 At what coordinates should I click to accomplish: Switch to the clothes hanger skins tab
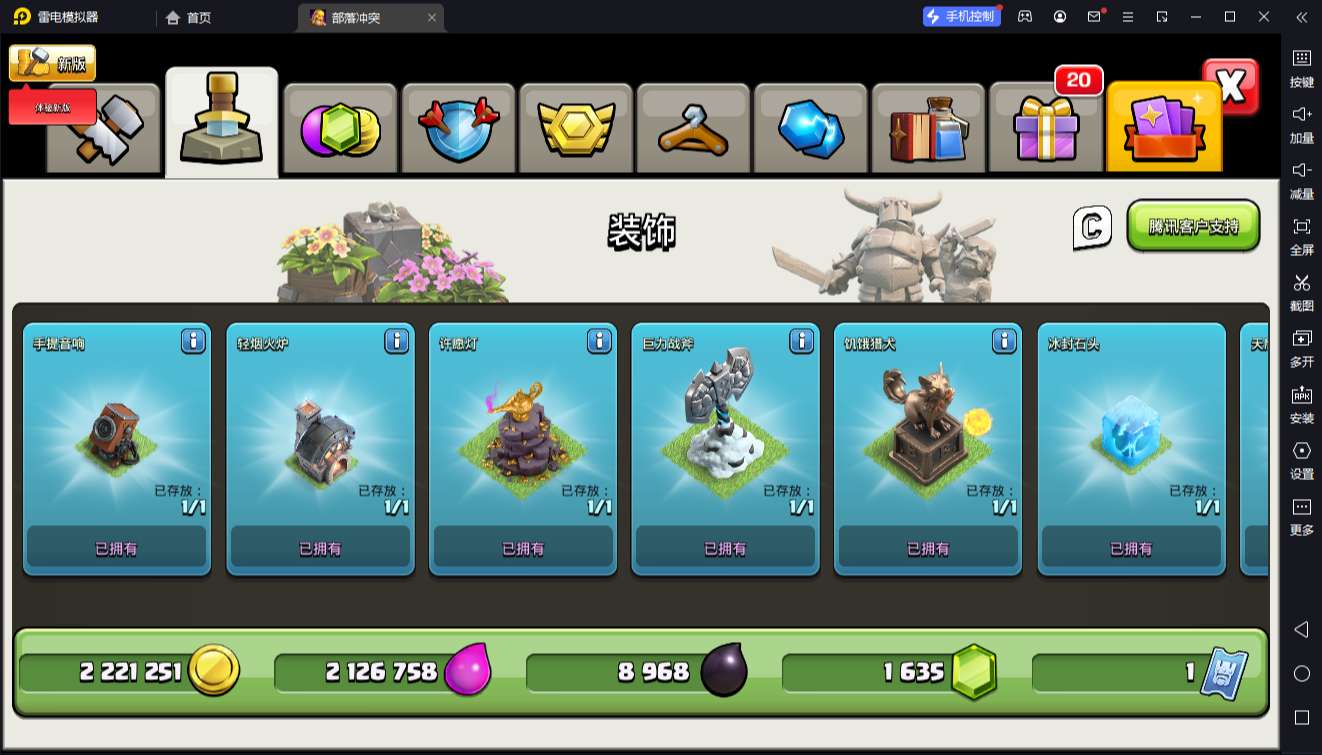pos(693,129)
